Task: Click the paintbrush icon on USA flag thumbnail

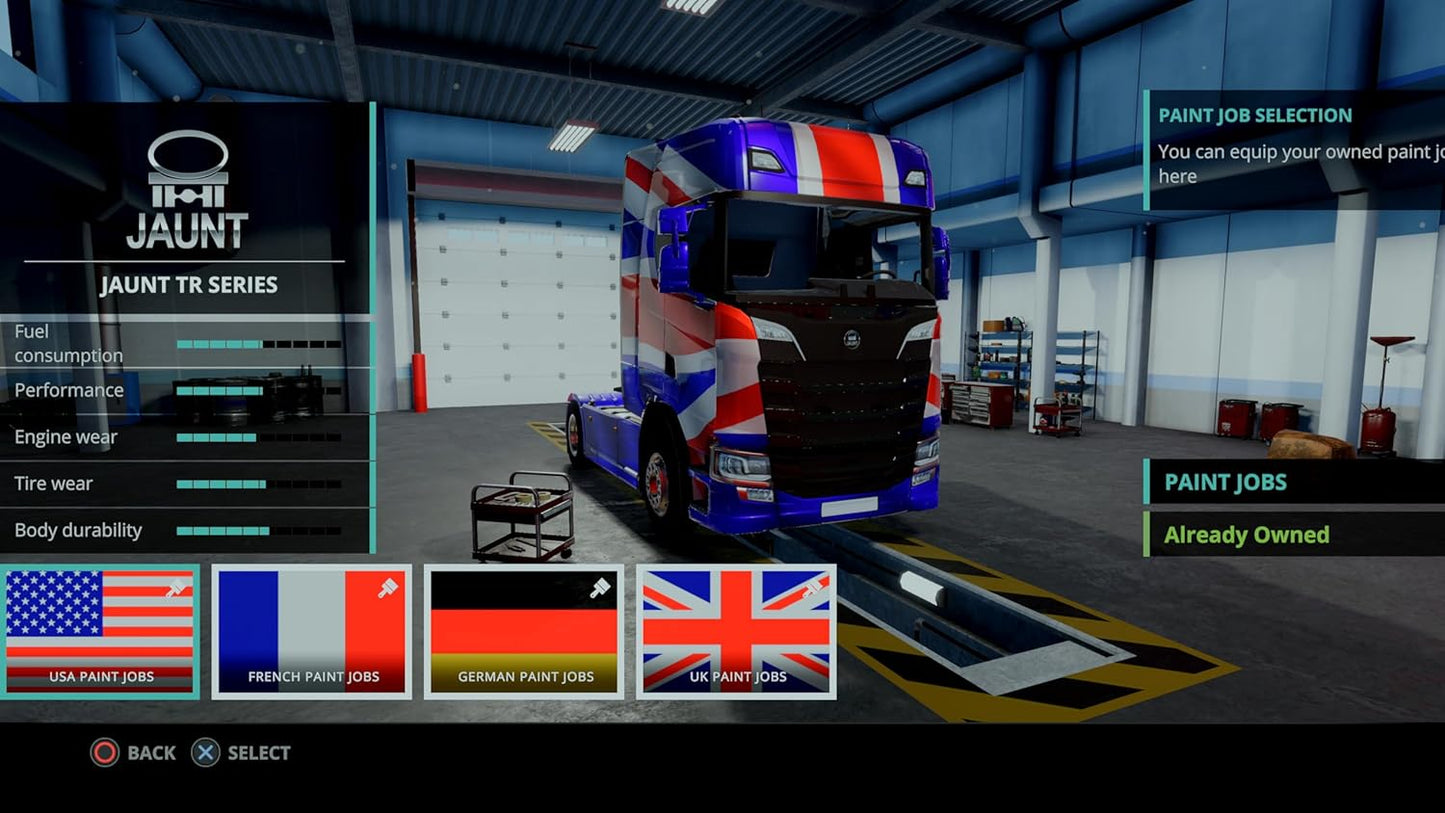Action: pyautogui.click(x=173, y=590)
